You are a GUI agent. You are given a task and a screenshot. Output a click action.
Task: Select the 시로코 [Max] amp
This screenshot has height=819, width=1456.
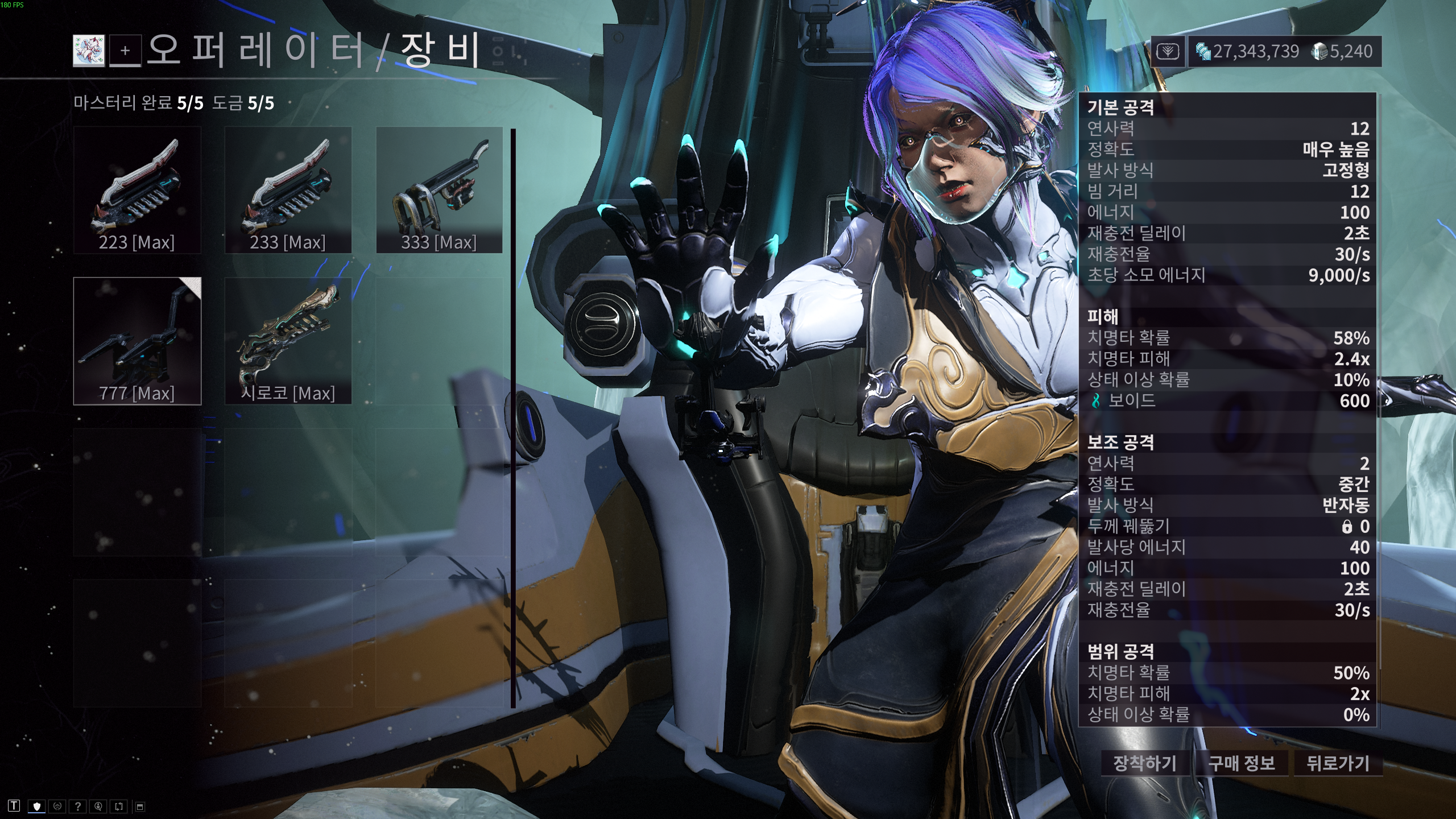coord(288,341)
